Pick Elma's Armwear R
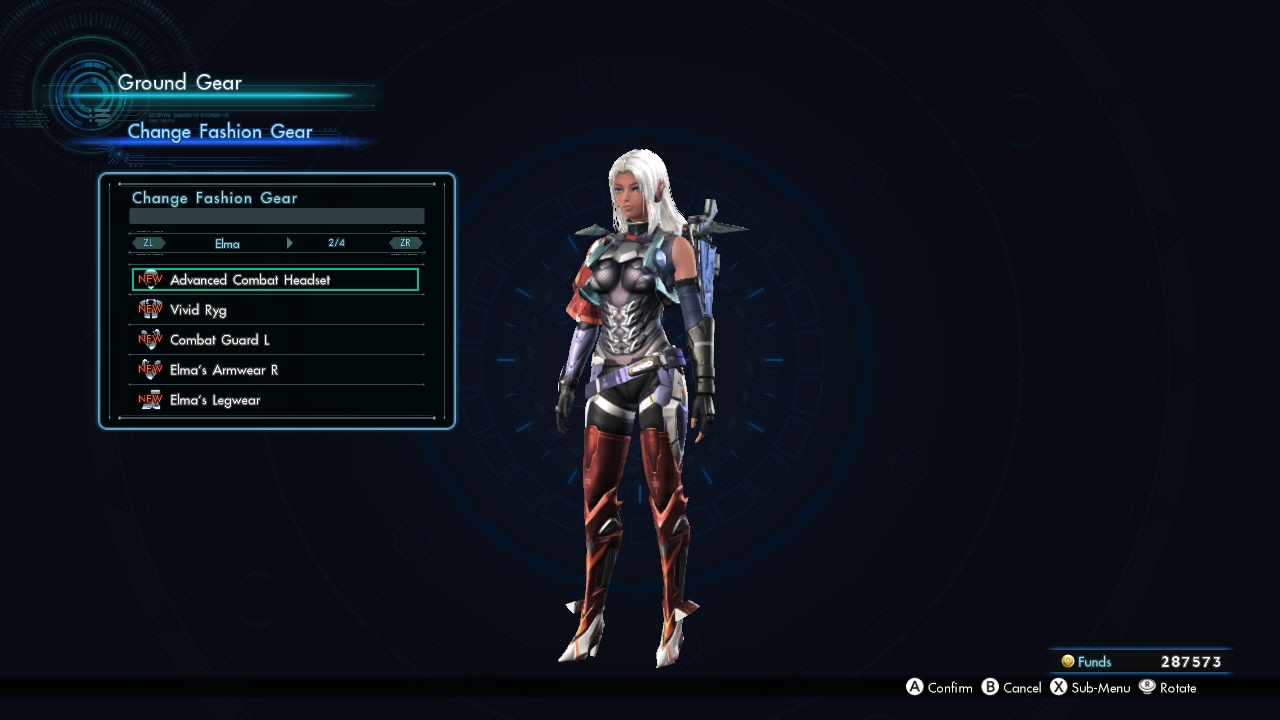Image resolution: width=1280 pixels, height=720 pixels. [274, 370]
